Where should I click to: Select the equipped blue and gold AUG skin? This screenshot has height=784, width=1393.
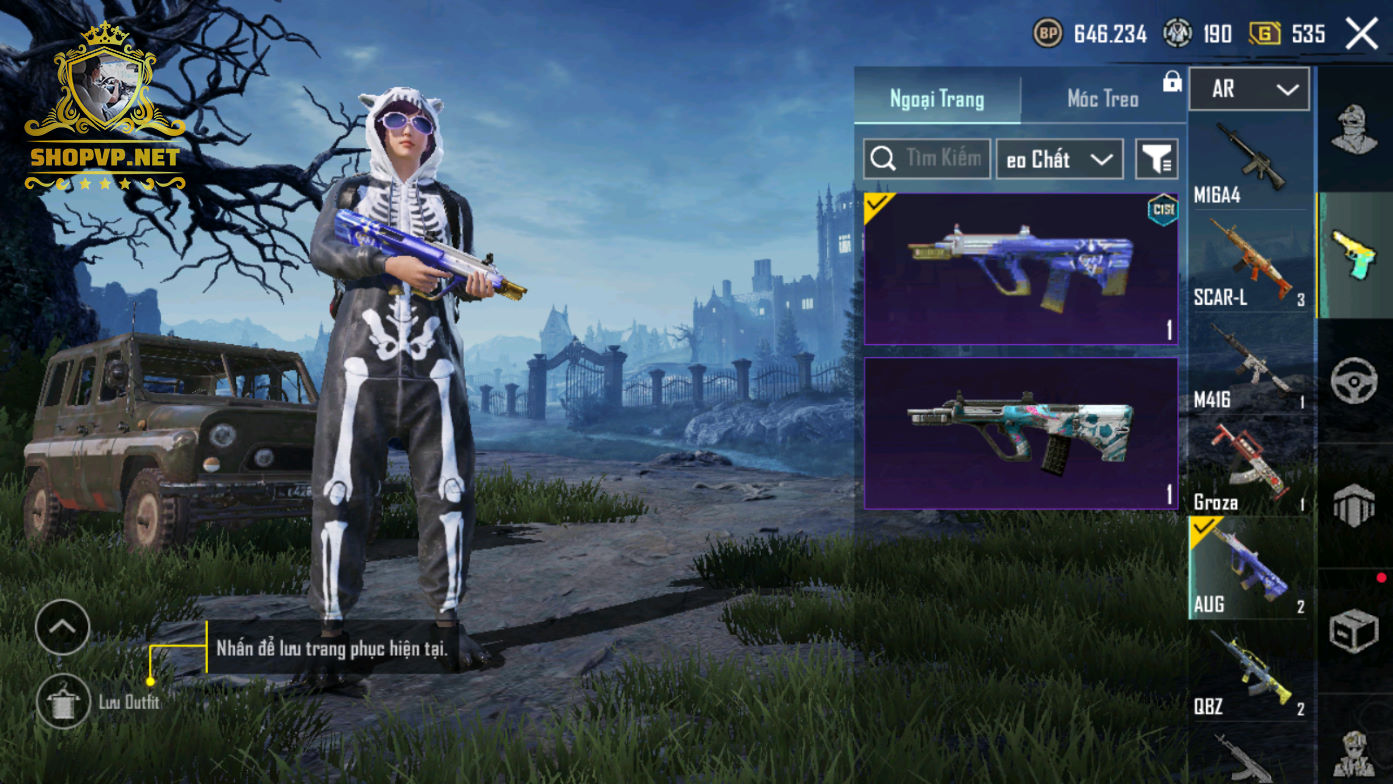pos(1021,268)
